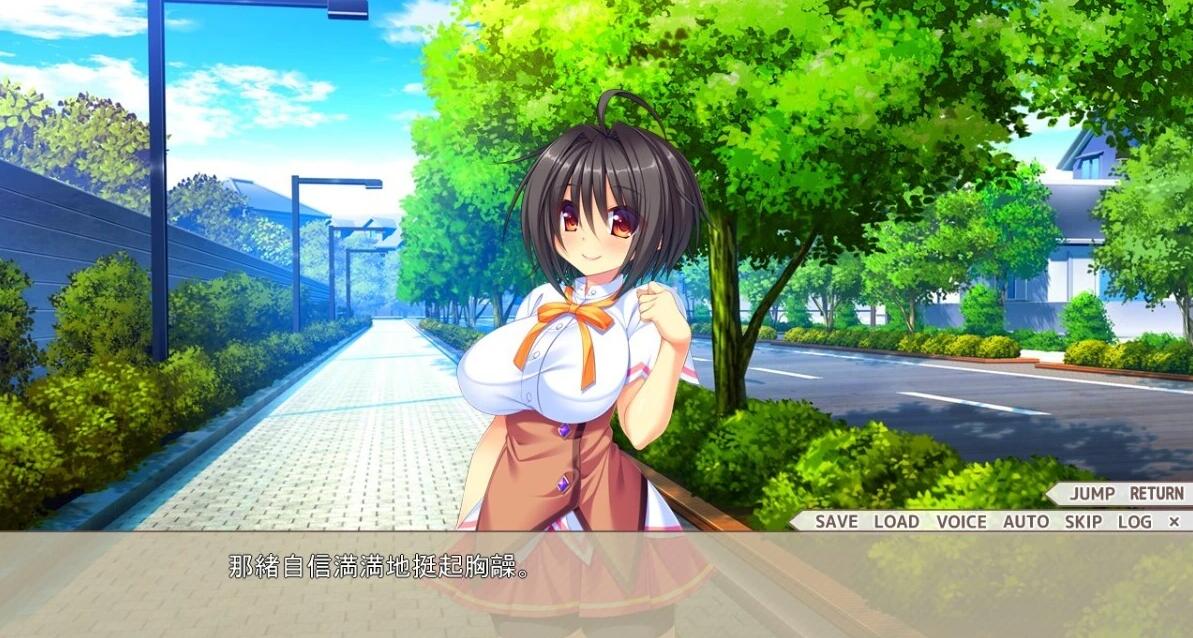Viewport: 1193px width, 638px height.
Task: Open the SAVE menu
Action: tap(836, 521)
